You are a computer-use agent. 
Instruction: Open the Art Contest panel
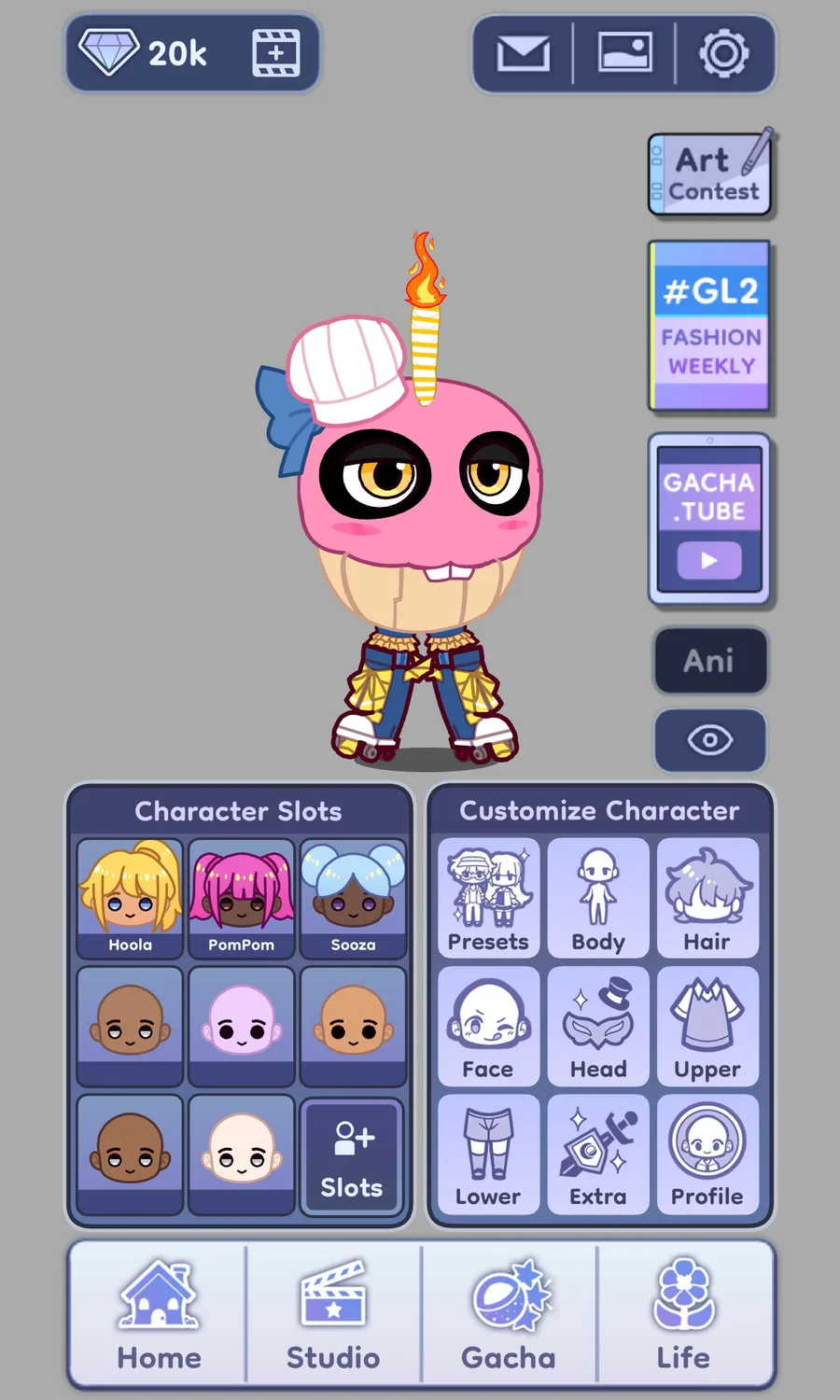[711, 175]
